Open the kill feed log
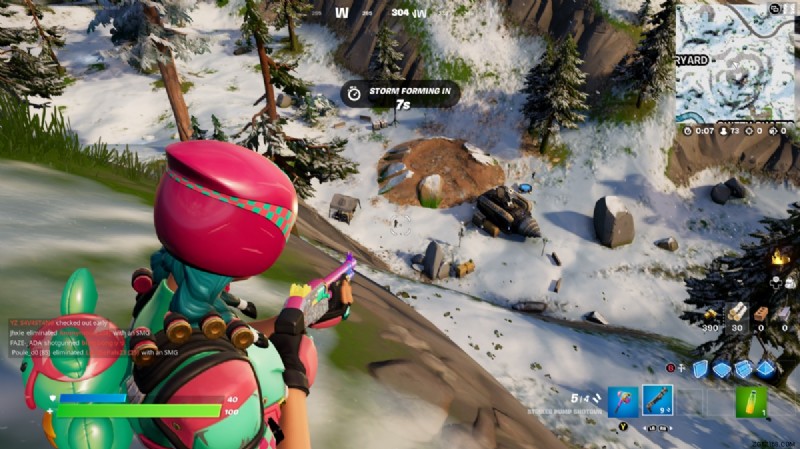Screen dimensions: 800x449 pyautogui.click(x=75, y=338)
